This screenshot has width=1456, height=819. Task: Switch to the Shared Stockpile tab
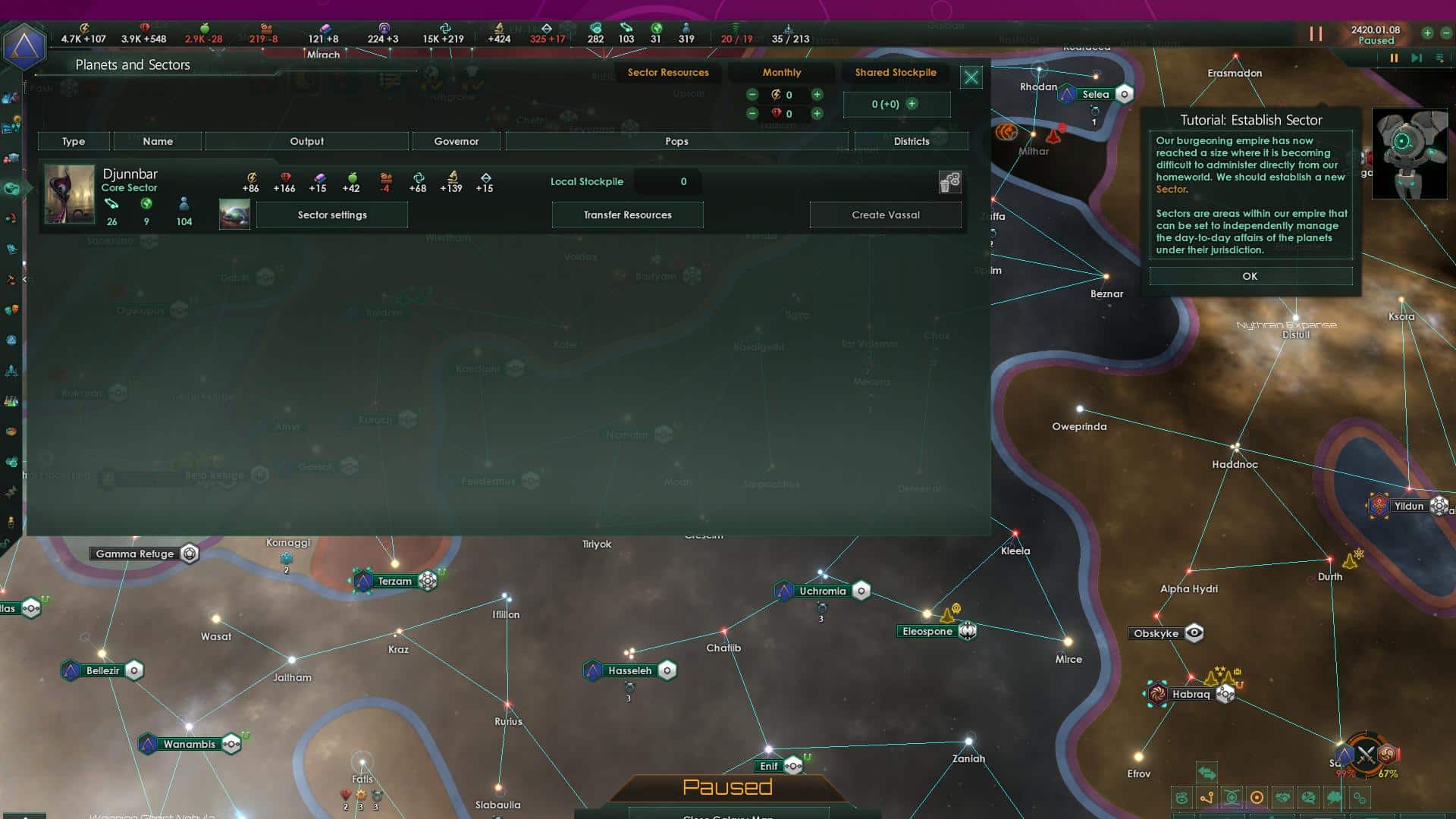[x=896, y=73]
